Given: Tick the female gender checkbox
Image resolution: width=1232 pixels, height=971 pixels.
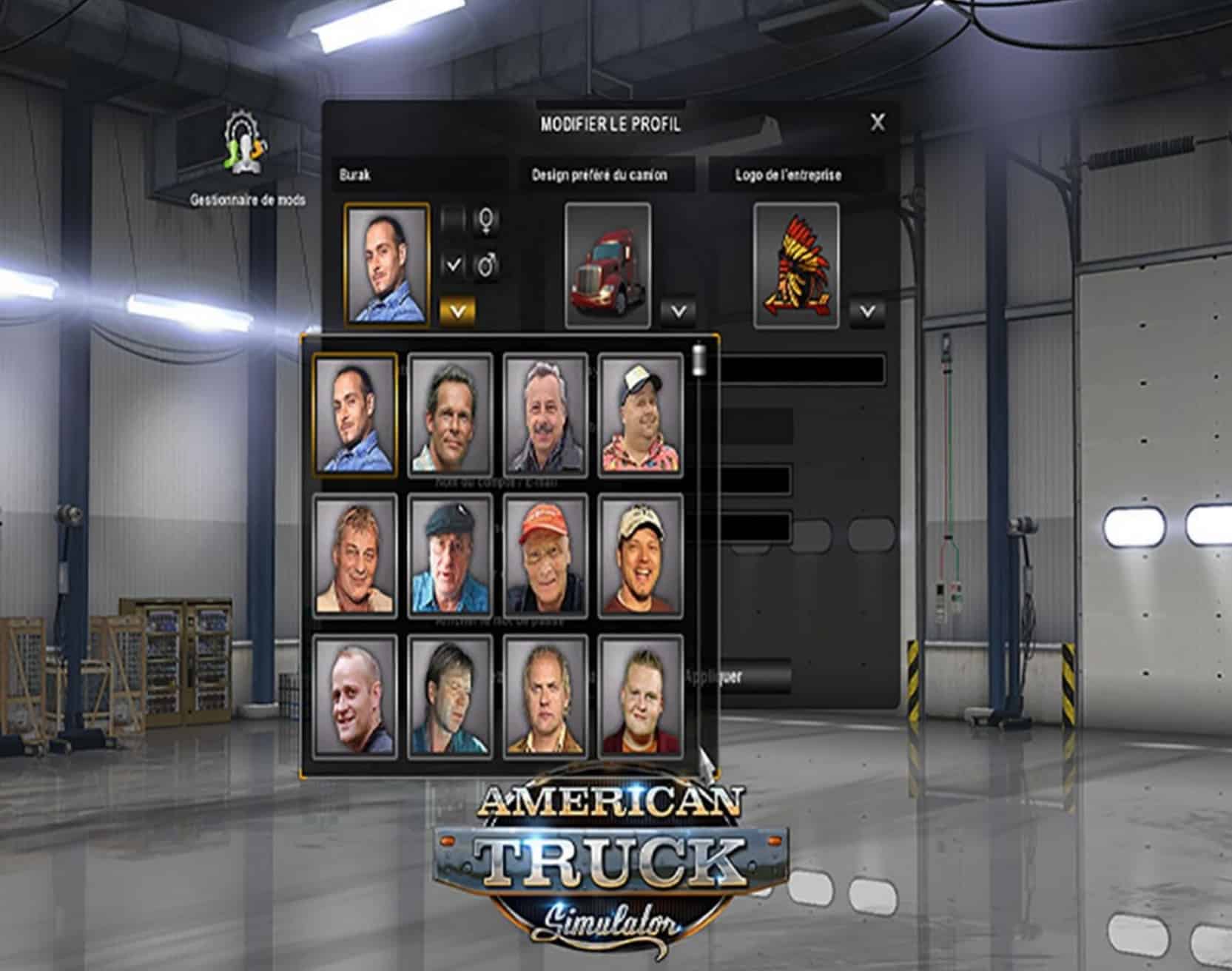Looking at the screenshot, I should click(x=453, y=220).
